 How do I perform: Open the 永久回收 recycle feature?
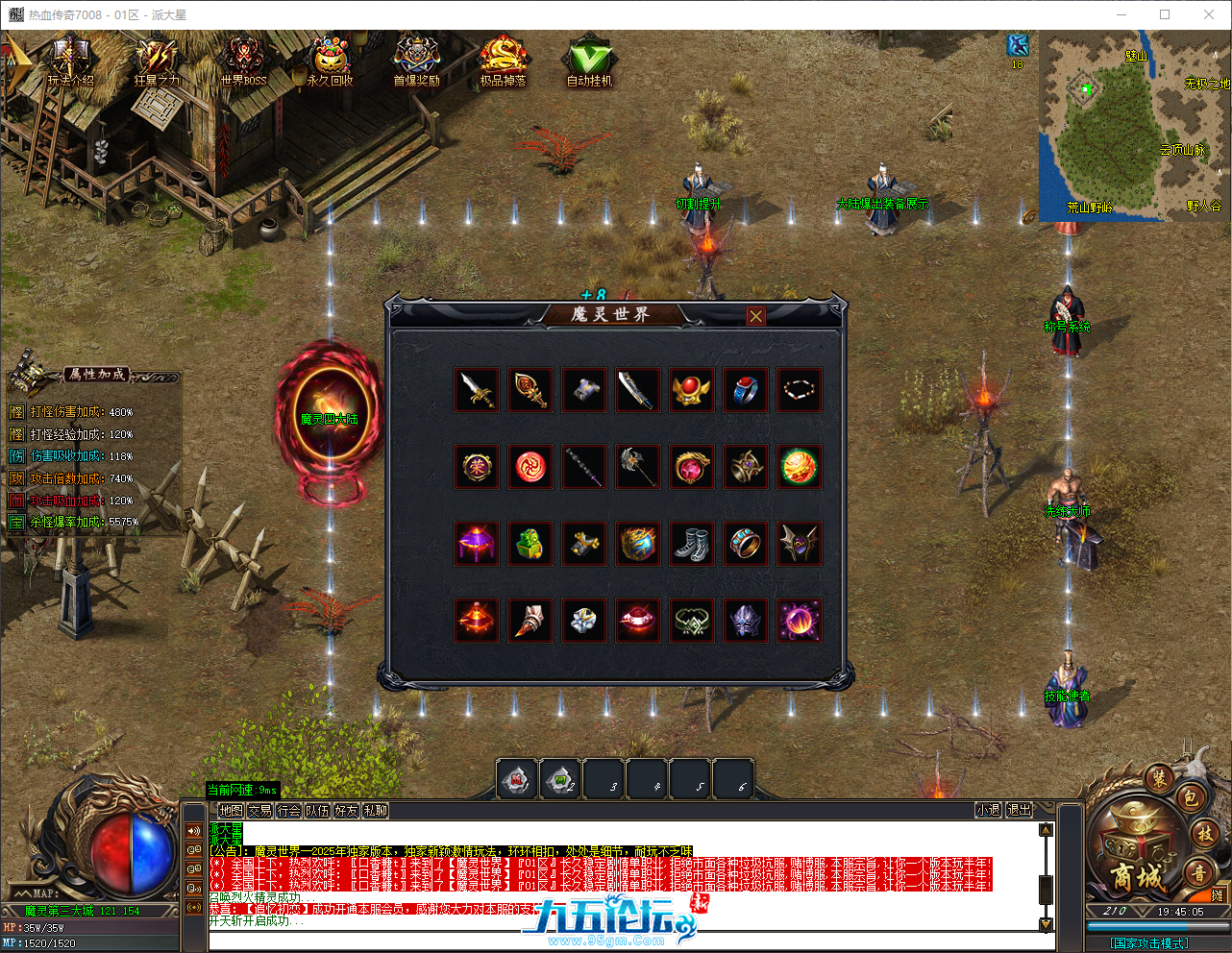330,56
